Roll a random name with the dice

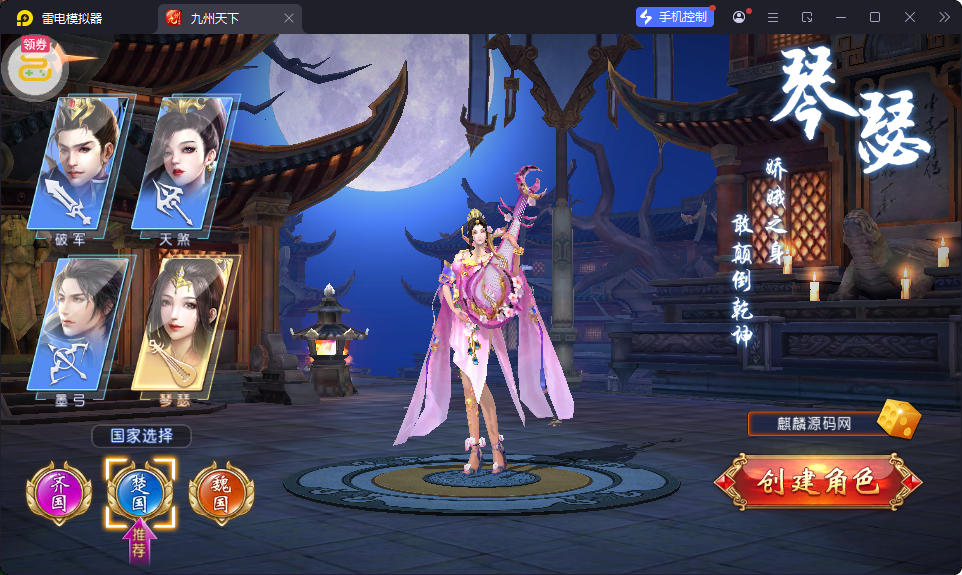[x=897, y=420]
